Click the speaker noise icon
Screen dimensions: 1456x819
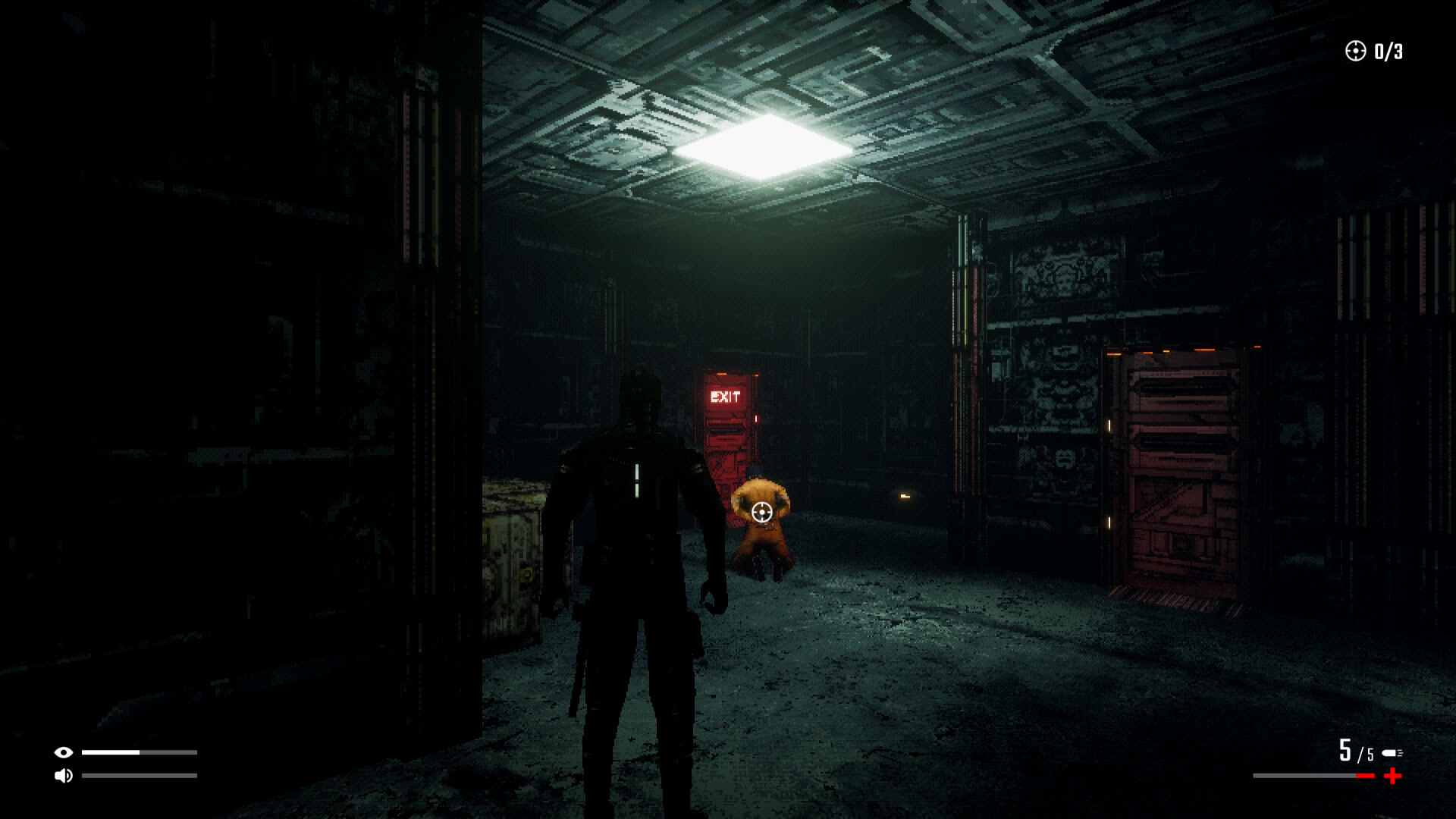(x=64, y=775)
